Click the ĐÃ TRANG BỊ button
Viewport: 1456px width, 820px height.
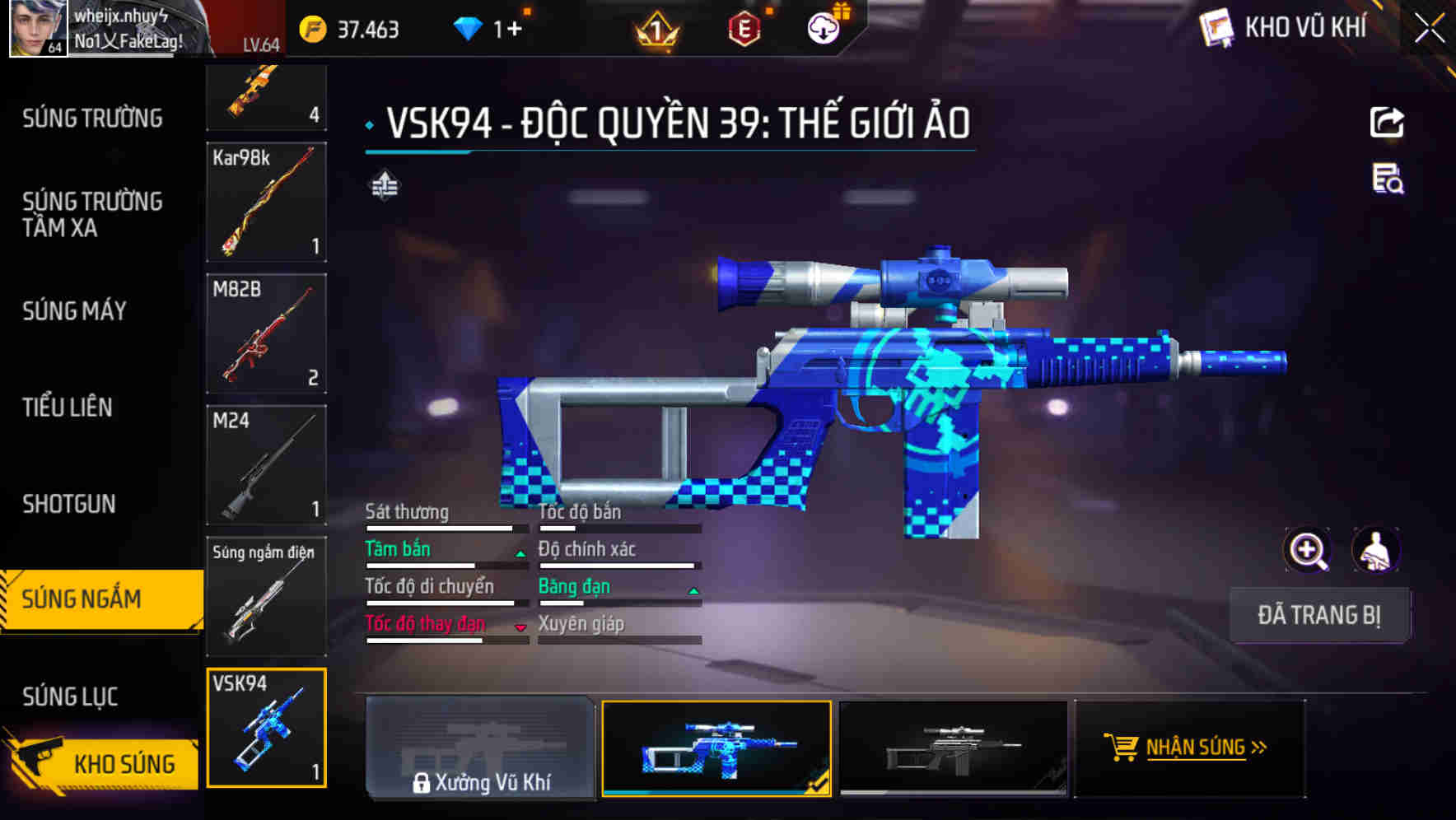click(x=1320, y=615)
